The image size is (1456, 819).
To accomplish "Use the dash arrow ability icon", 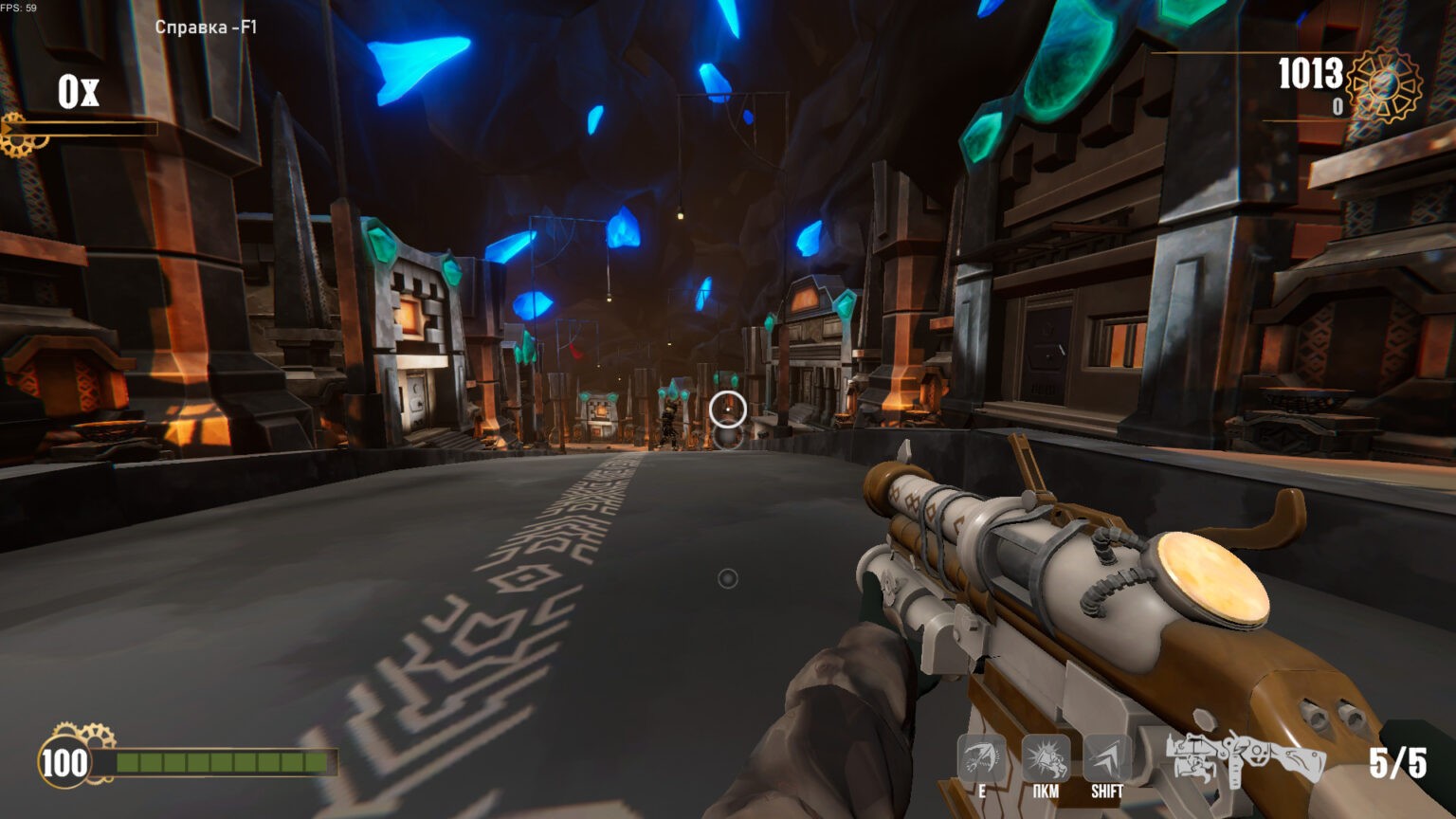I will (x=1106, y=759).
